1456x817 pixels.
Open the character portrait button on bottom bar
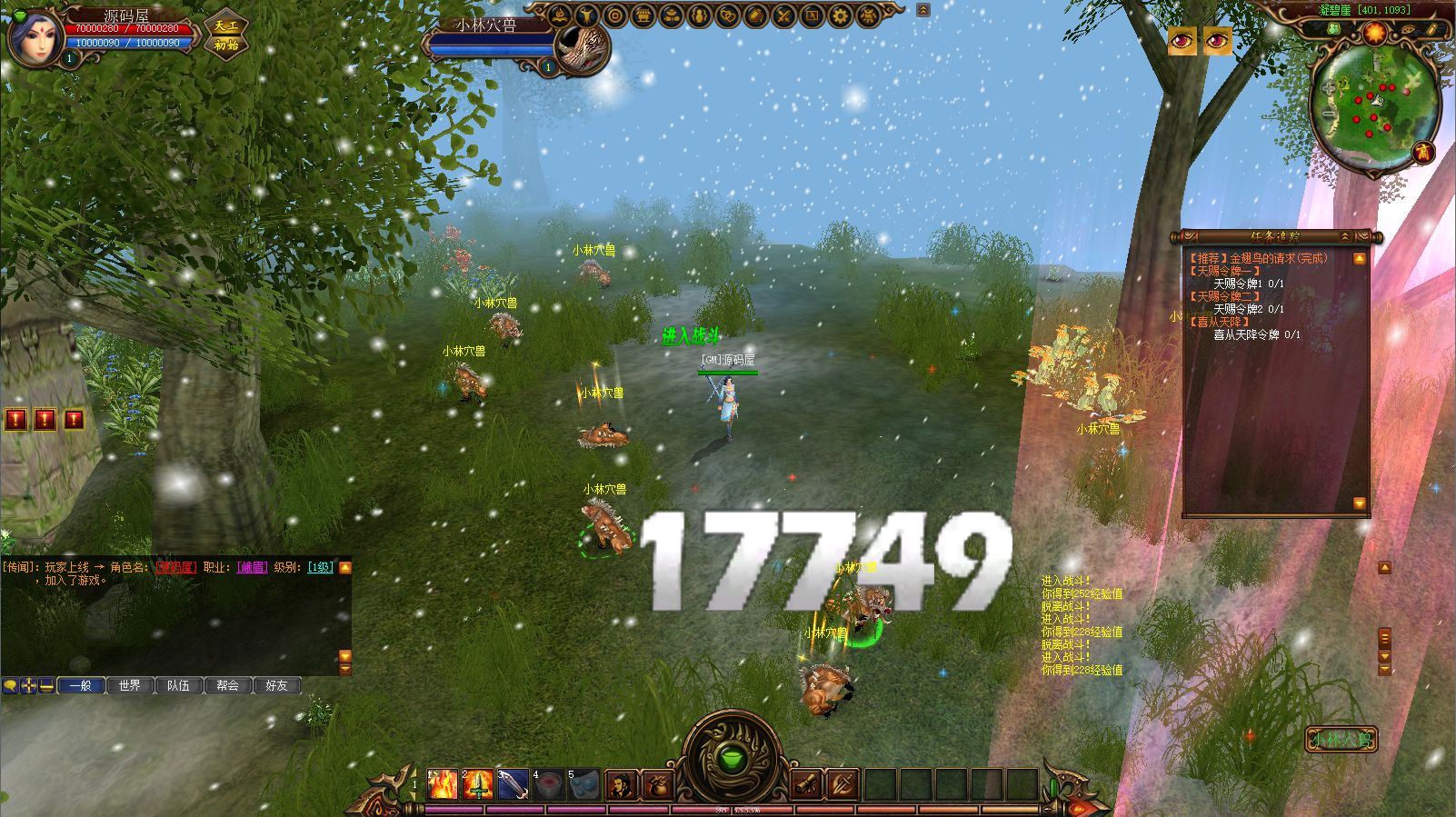[x=622, y=785]
